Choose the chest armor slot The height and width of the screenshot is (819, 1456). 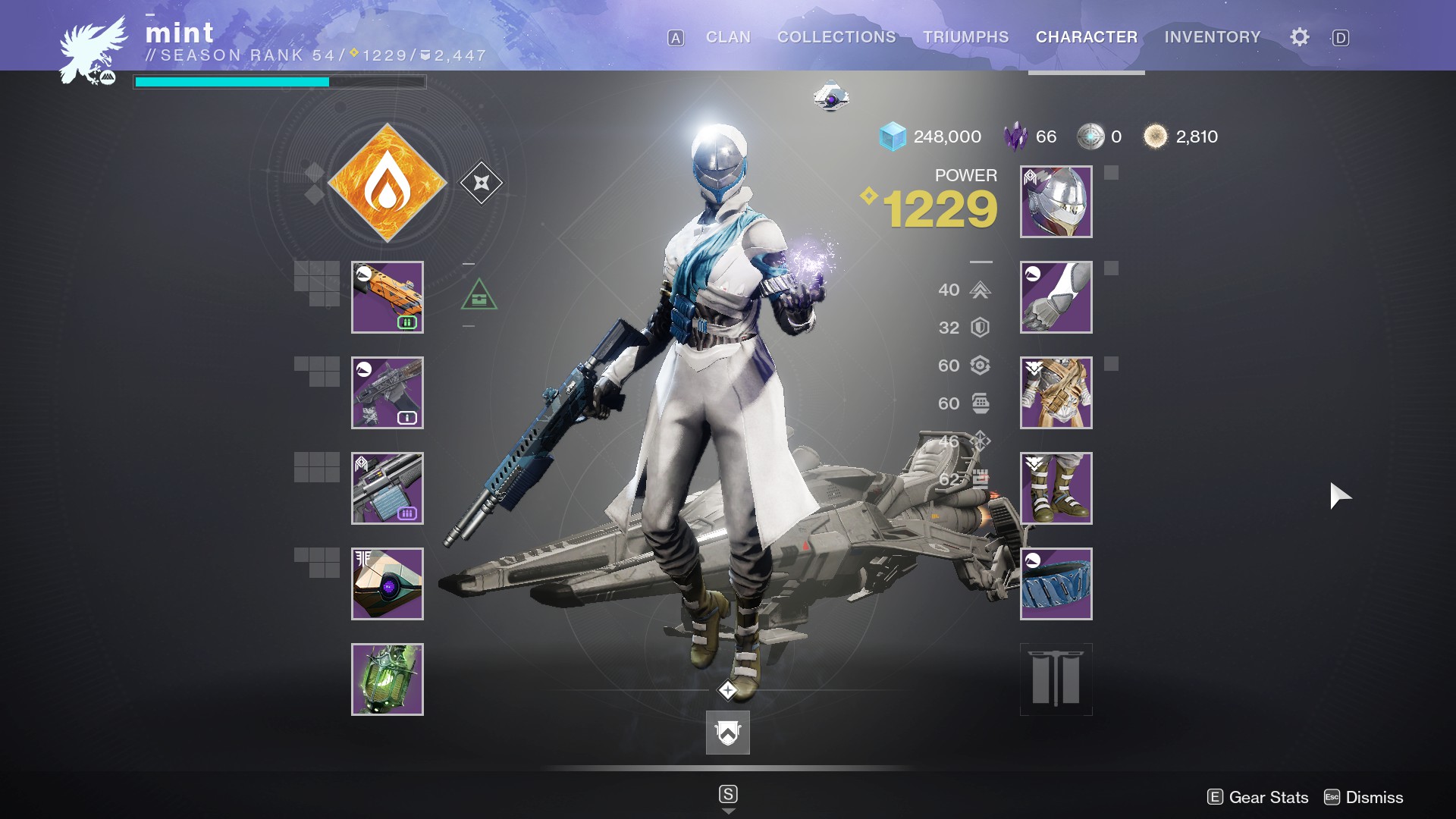(1056, 393)
